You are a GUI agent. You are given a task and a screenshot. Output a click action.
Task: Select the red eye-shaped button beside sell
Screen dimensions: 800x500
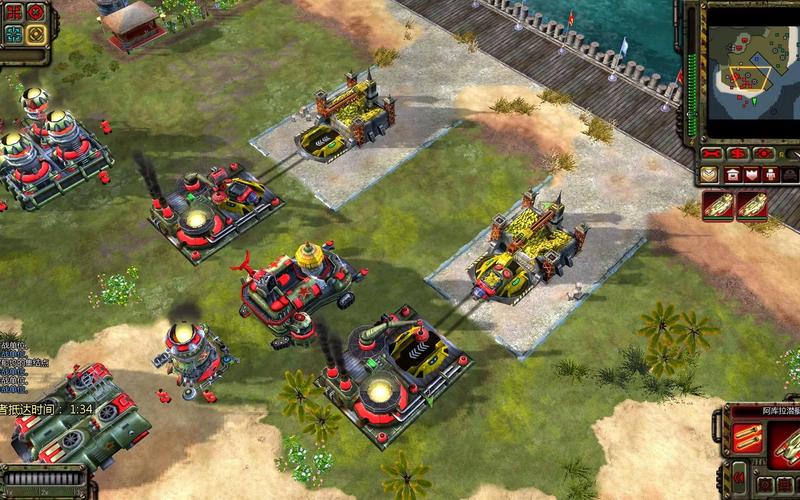point(763,154)
